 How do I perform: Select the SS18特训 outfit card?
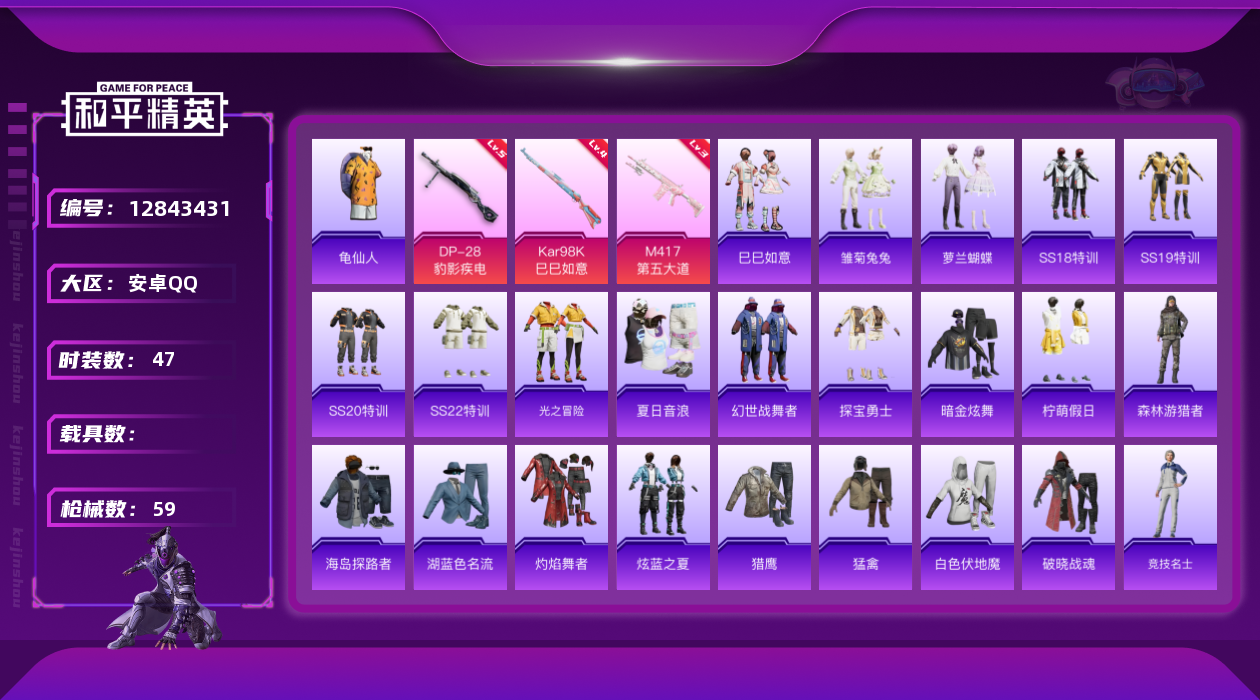(x=1068, y=211)
